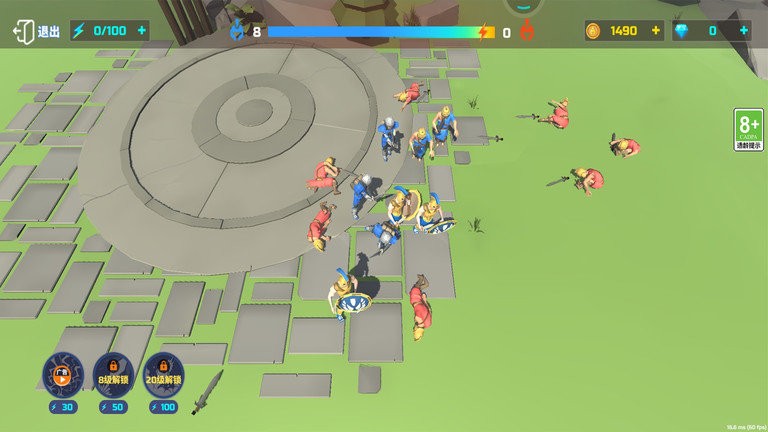The height and width of the screenshot is (432, 768).
Task: Exit the battle with 退出 button
Action: 36,31
